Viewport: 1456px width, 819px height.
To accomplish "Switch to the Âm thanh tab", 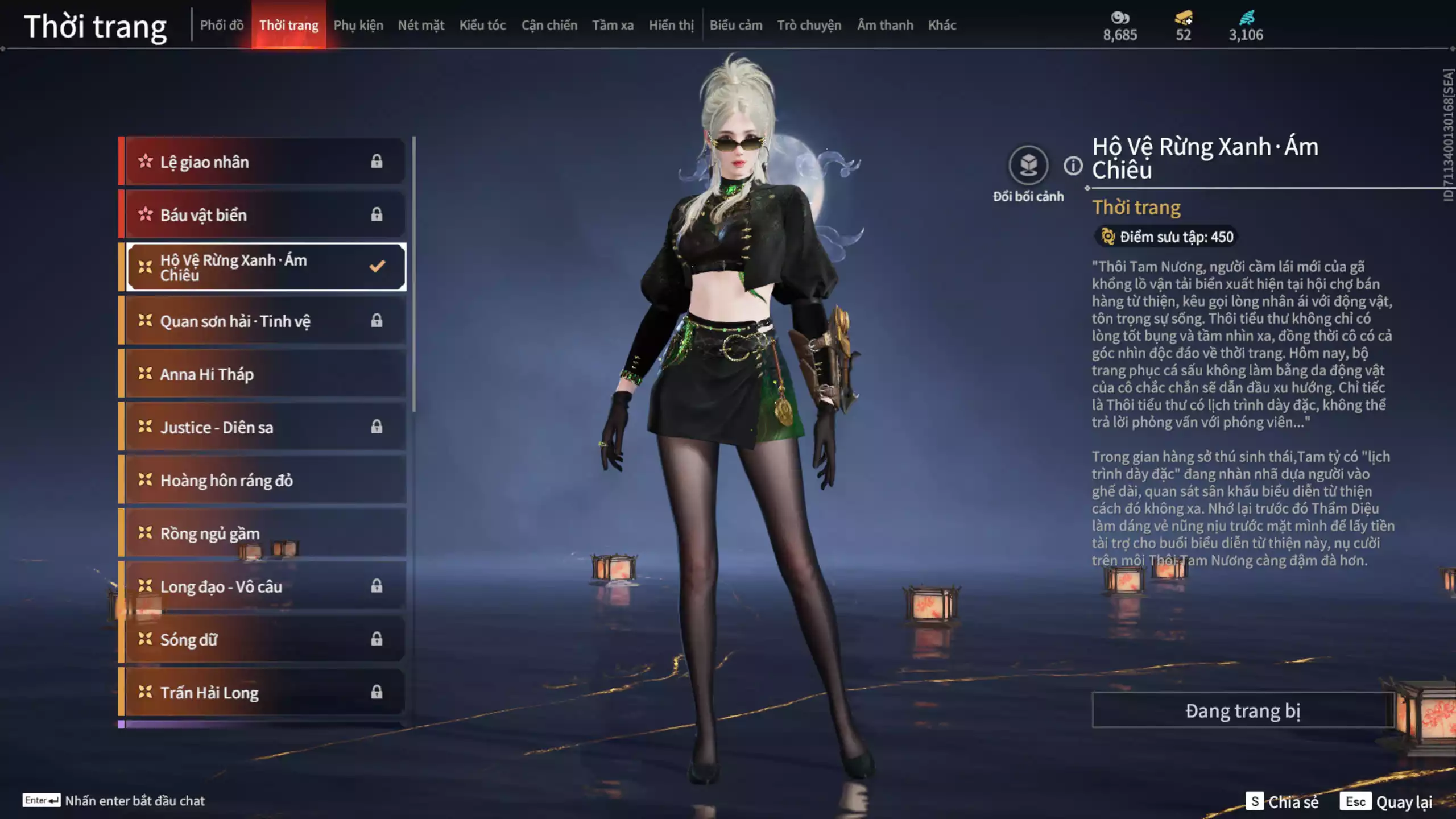I will pos(885,25).
